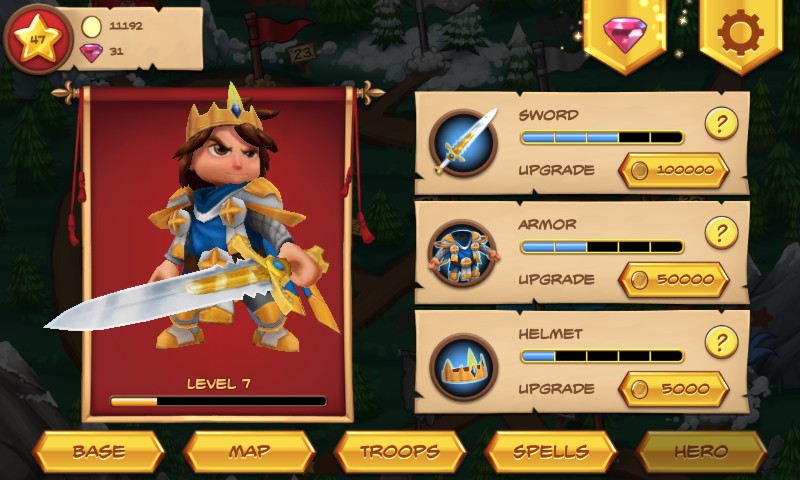Upgrade the sword for 100000 gold
This screenshot has height=480, width=800.
[x=673, y=170]
